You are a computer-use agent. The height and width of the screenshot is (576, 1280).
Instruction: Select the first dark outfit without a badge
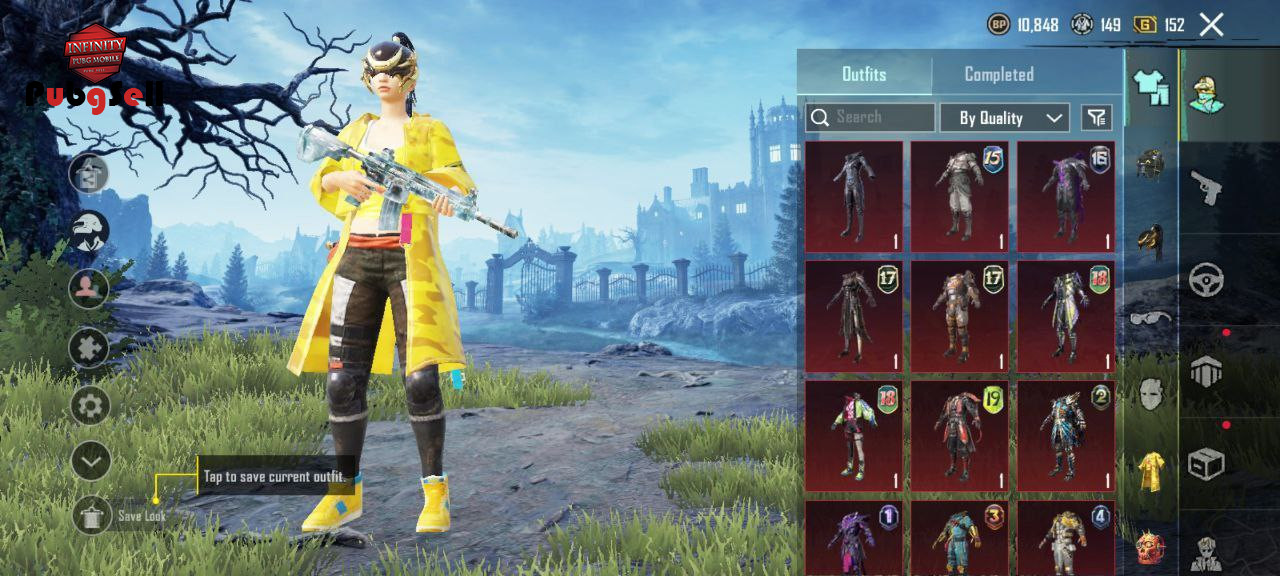click(x=853, y=196)
